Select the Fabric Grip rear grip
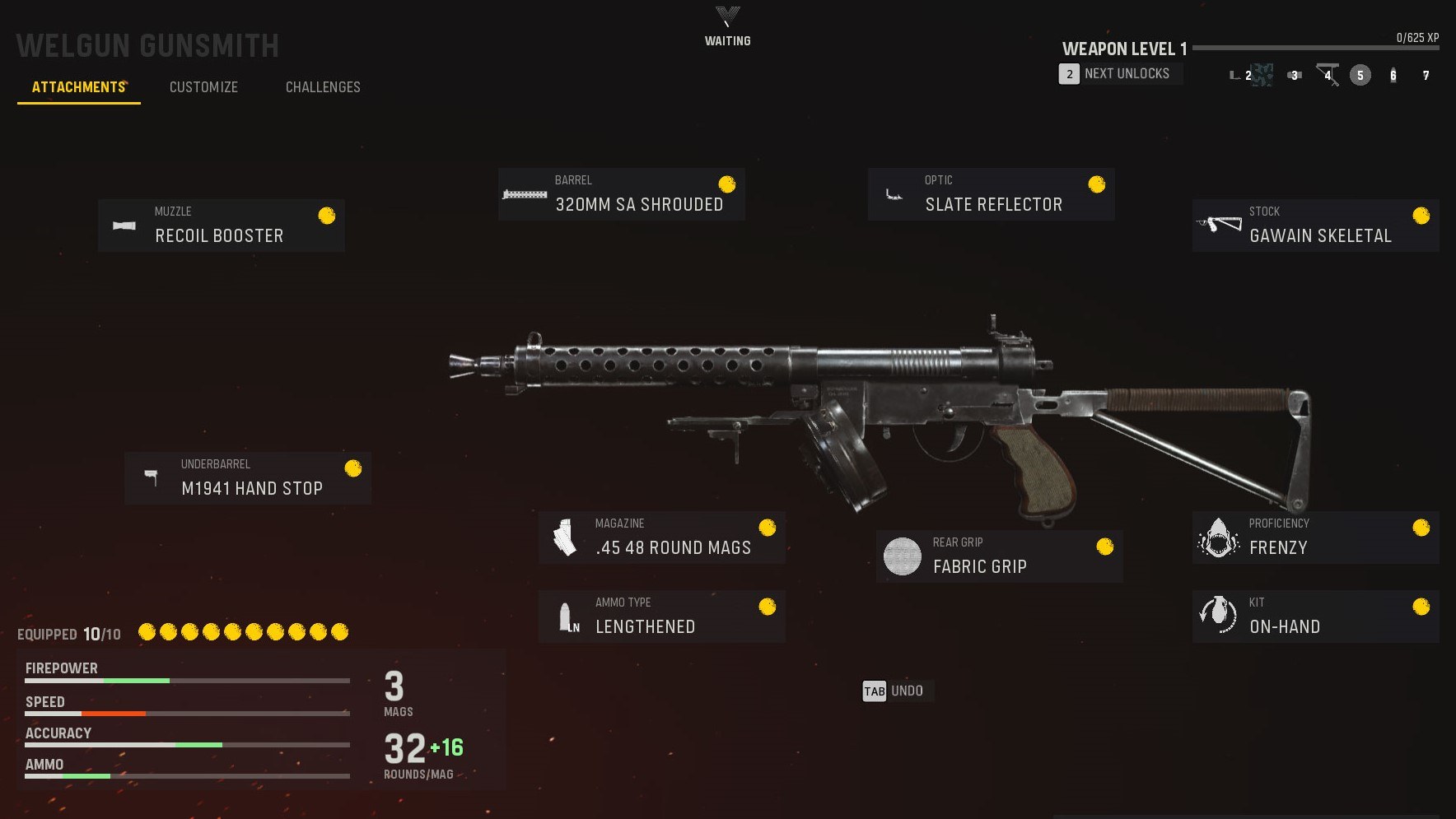Image resolution: width=1456 pixels, height=819 pixels. pos(999,556)
